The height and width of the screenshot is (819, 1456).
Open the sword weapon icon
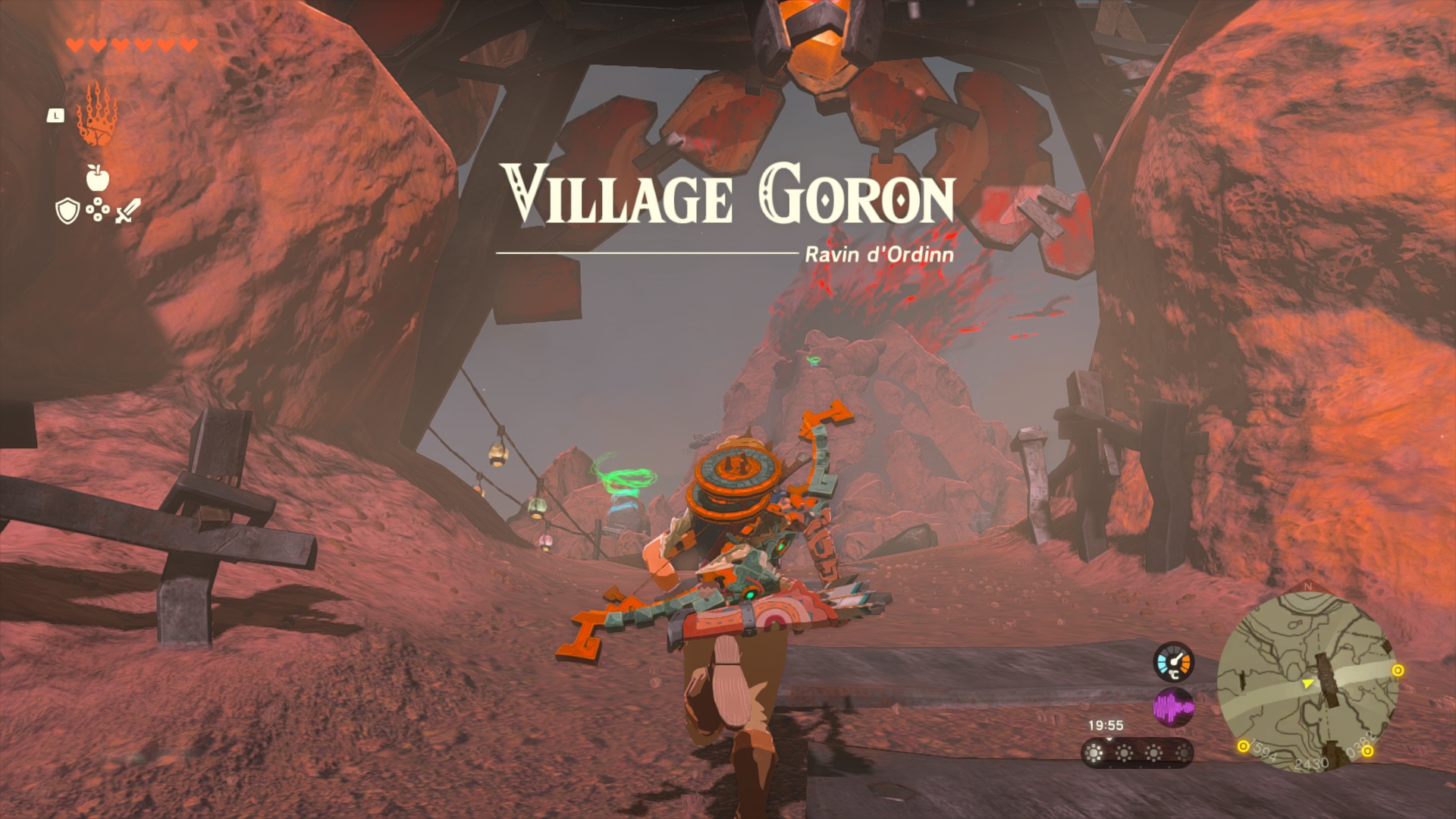tap(127, 211)
